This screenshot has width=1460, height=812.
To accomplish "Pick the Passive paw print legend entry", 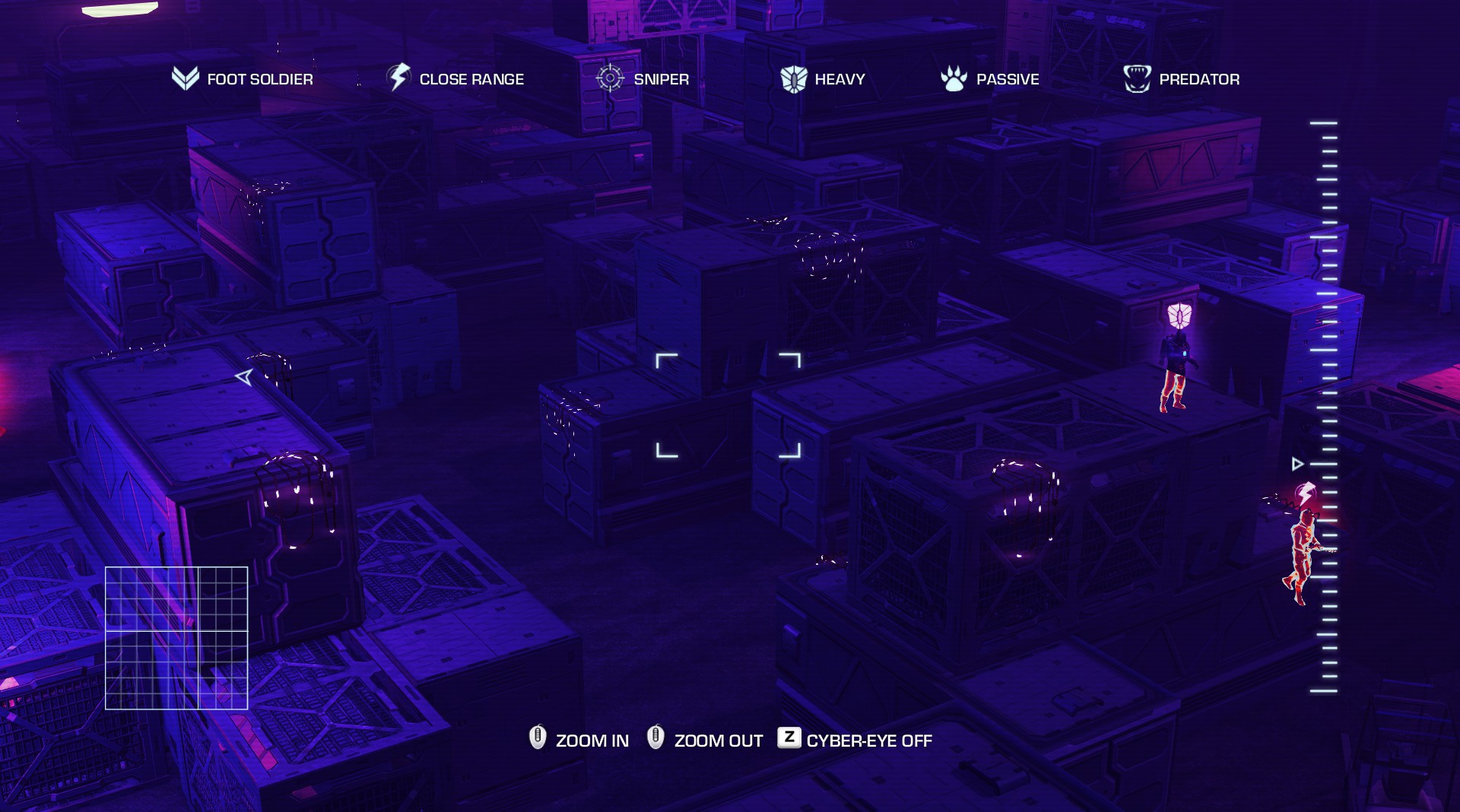I will (989, 79).
